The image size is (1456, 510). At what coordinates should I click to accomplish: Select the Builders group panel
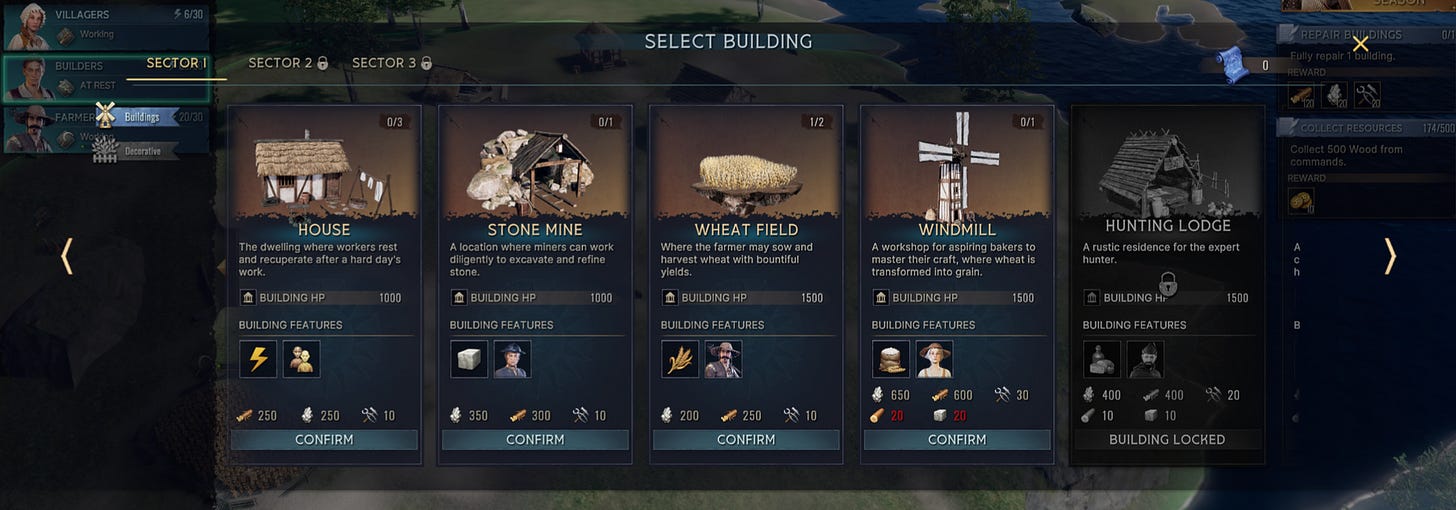coord(105,77)
